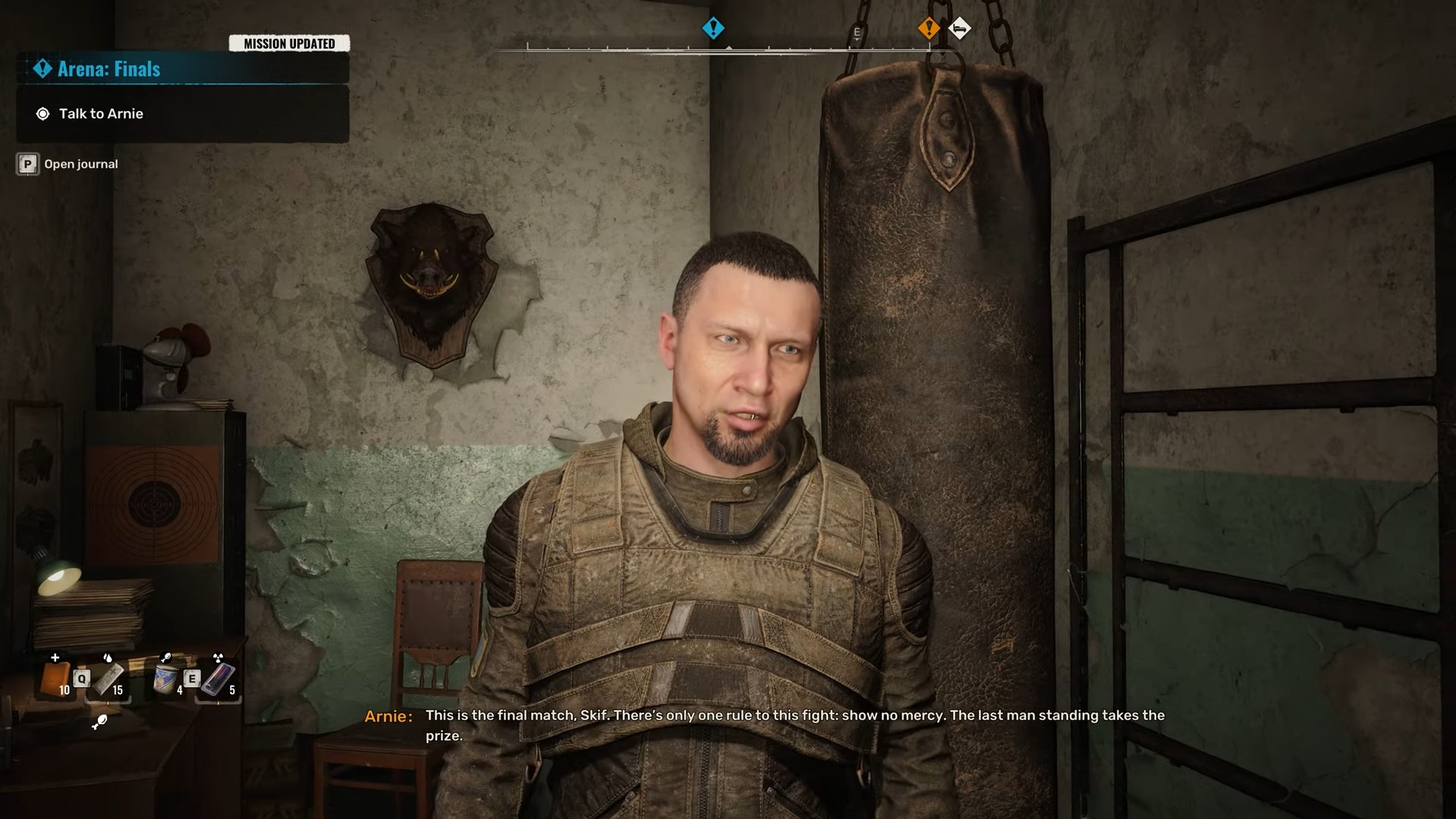Screen dimensions: 1456x819
Task: Click the radiation hazard icon above the anti-rad slot
Action: point(218,657)
